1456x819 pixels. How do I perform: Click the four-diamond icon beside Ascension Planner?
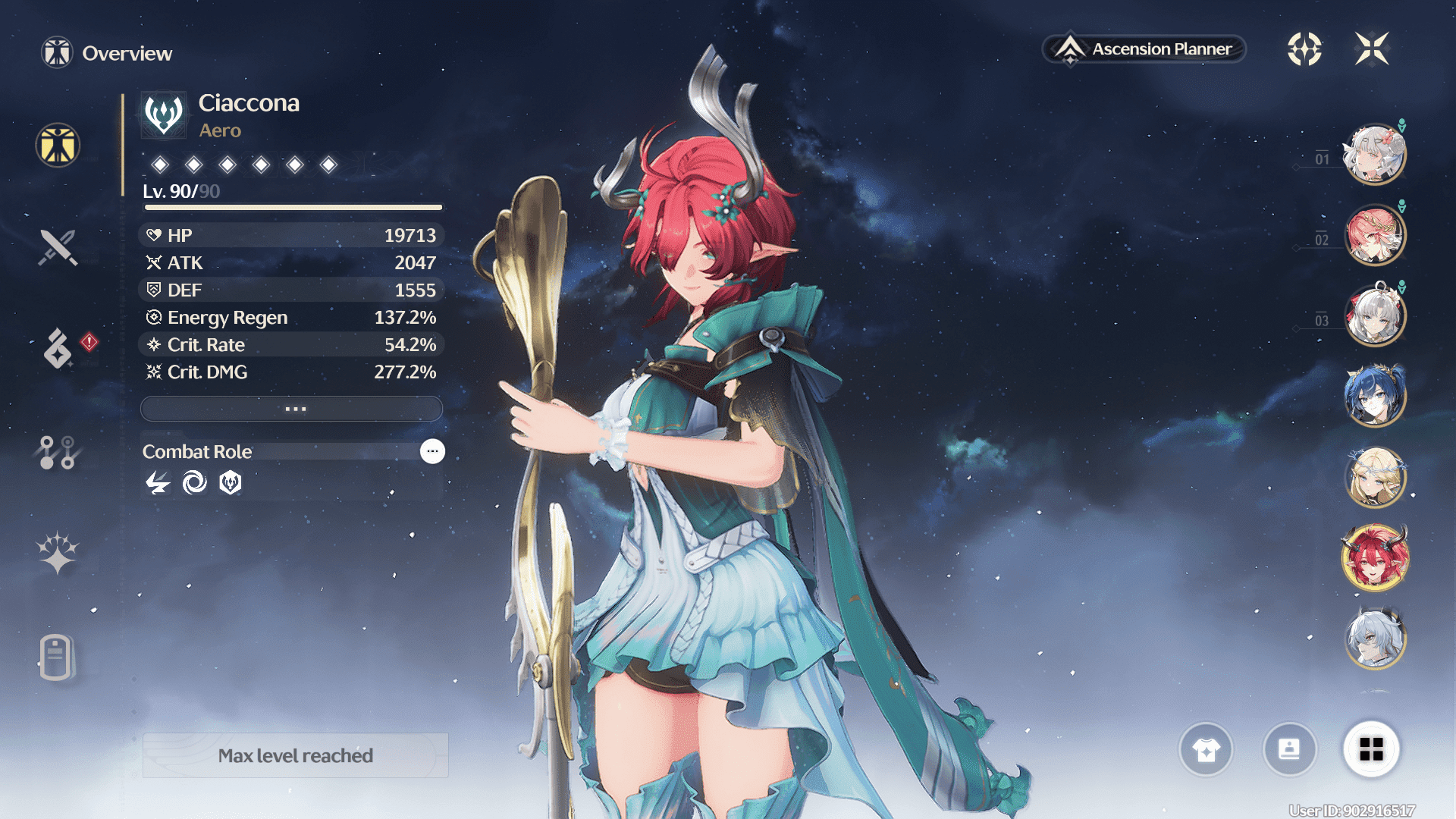coord(1304,49)
